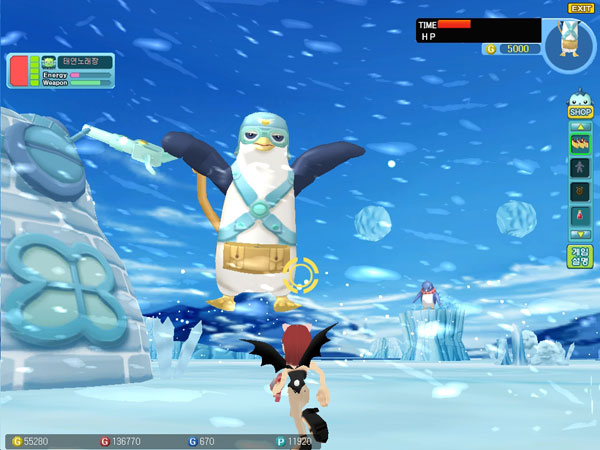
Task: Use the red potion item slot
Action: click(x=580, y=215)
